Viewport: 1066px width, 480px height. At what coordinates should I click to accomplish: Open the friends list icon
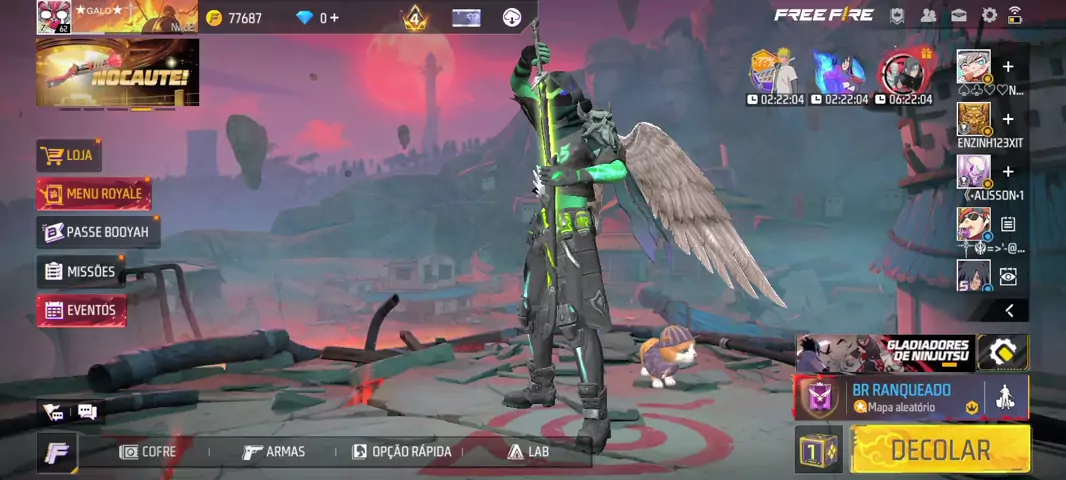pos(929,15)
